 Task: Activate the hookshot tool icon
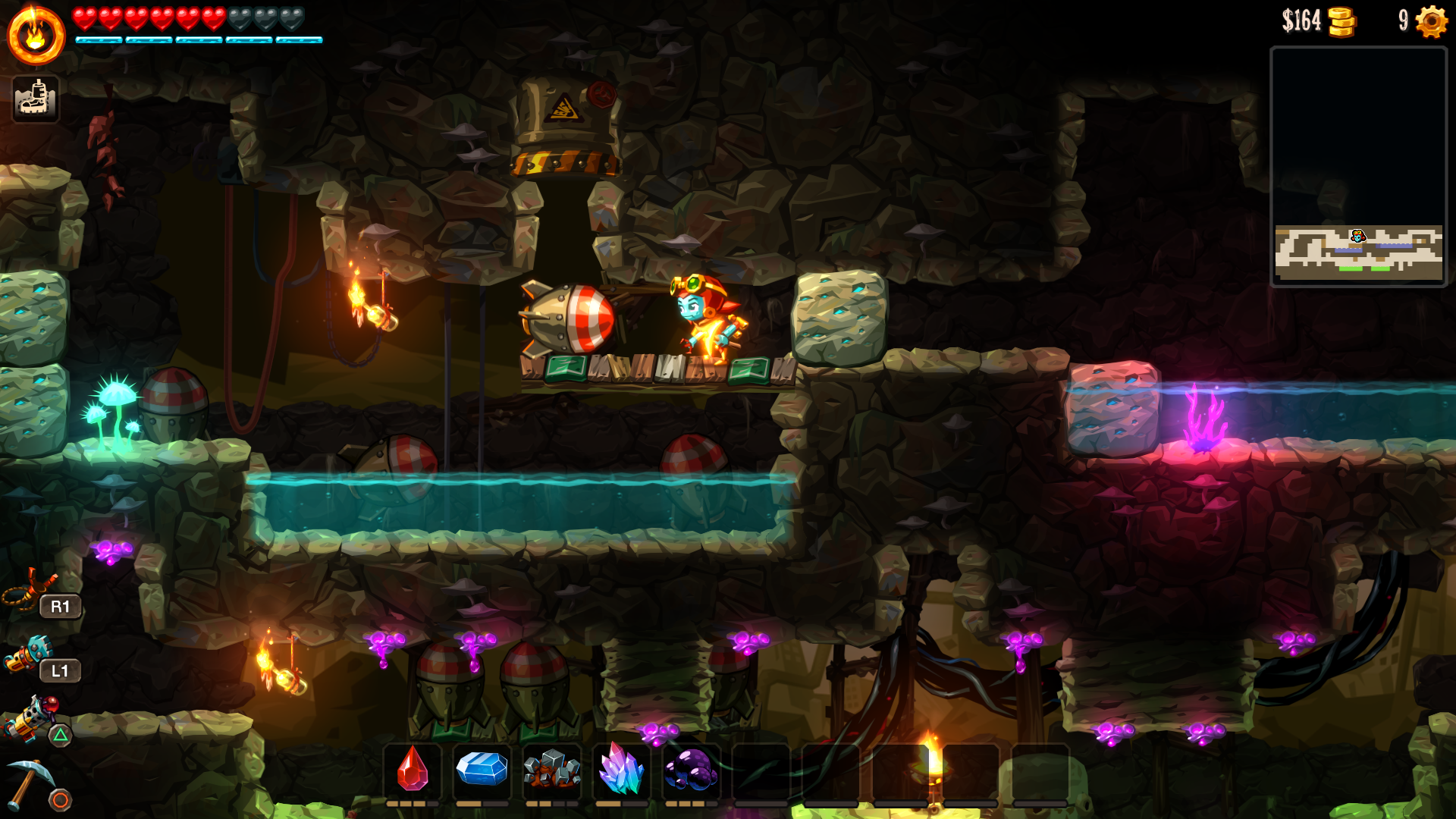pyautogui.click(x=29, y=591)
